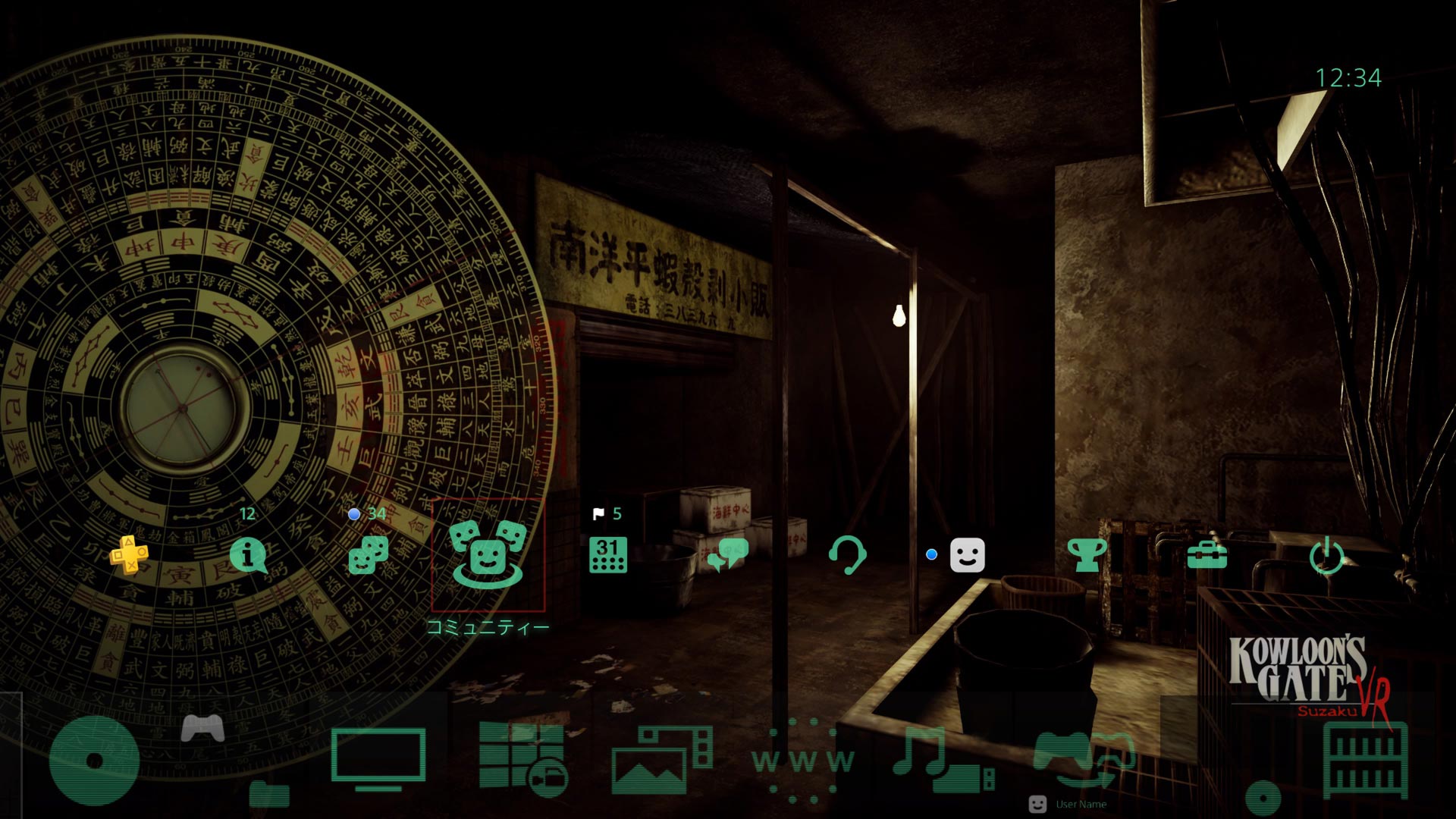Open the highlighted Community icon
Viewport: 1456px width, 819px height.
[x=488, y=555]
